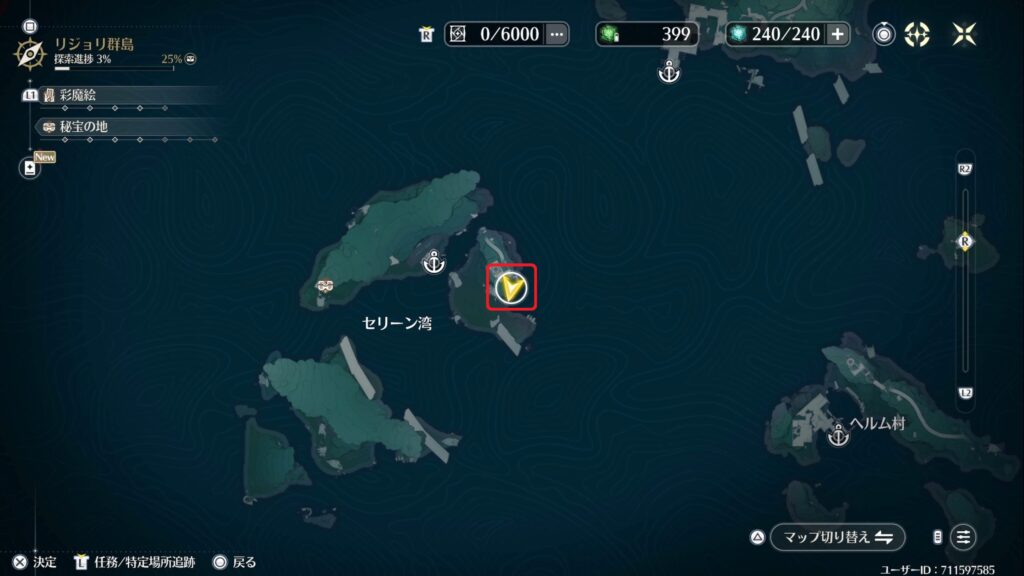Viewport: 1024px width, 576px height.
Task: Open the four-pointed star icon in top-right
Action: 964,34
